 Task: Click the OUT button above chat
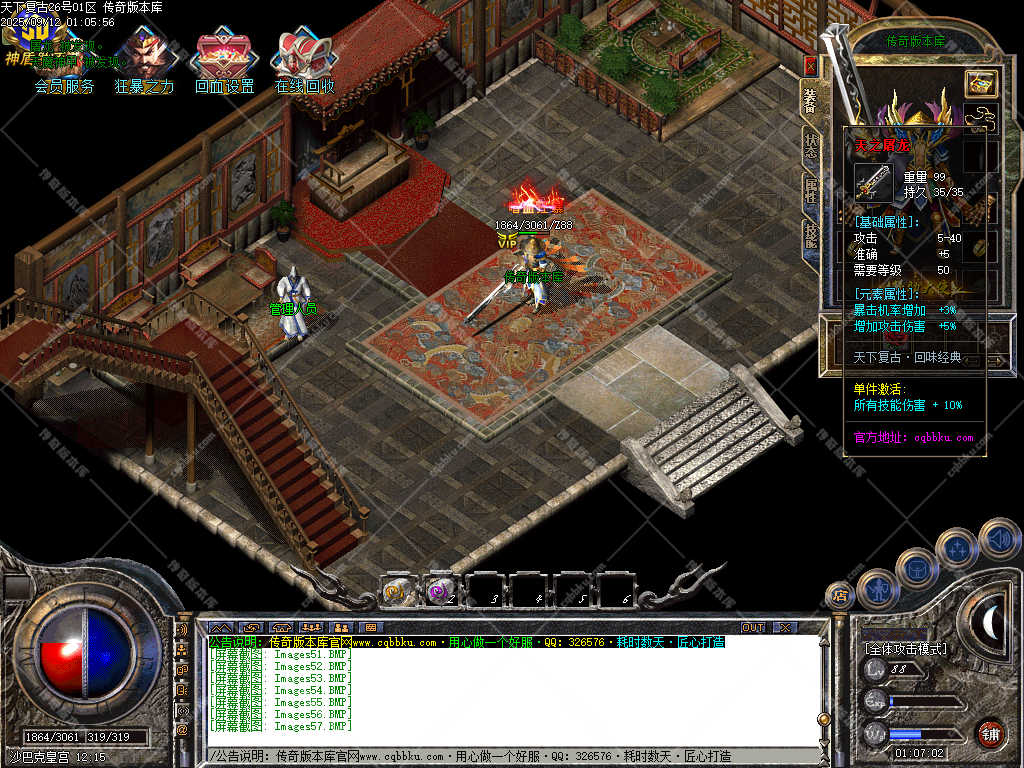coord(753,627)
